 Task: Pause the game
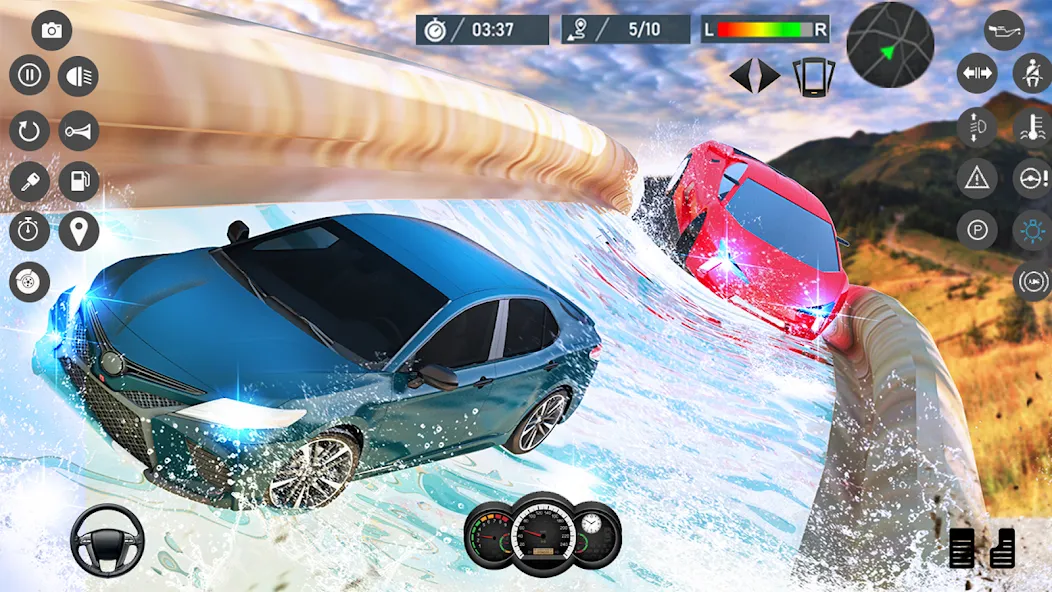[30, 75]
